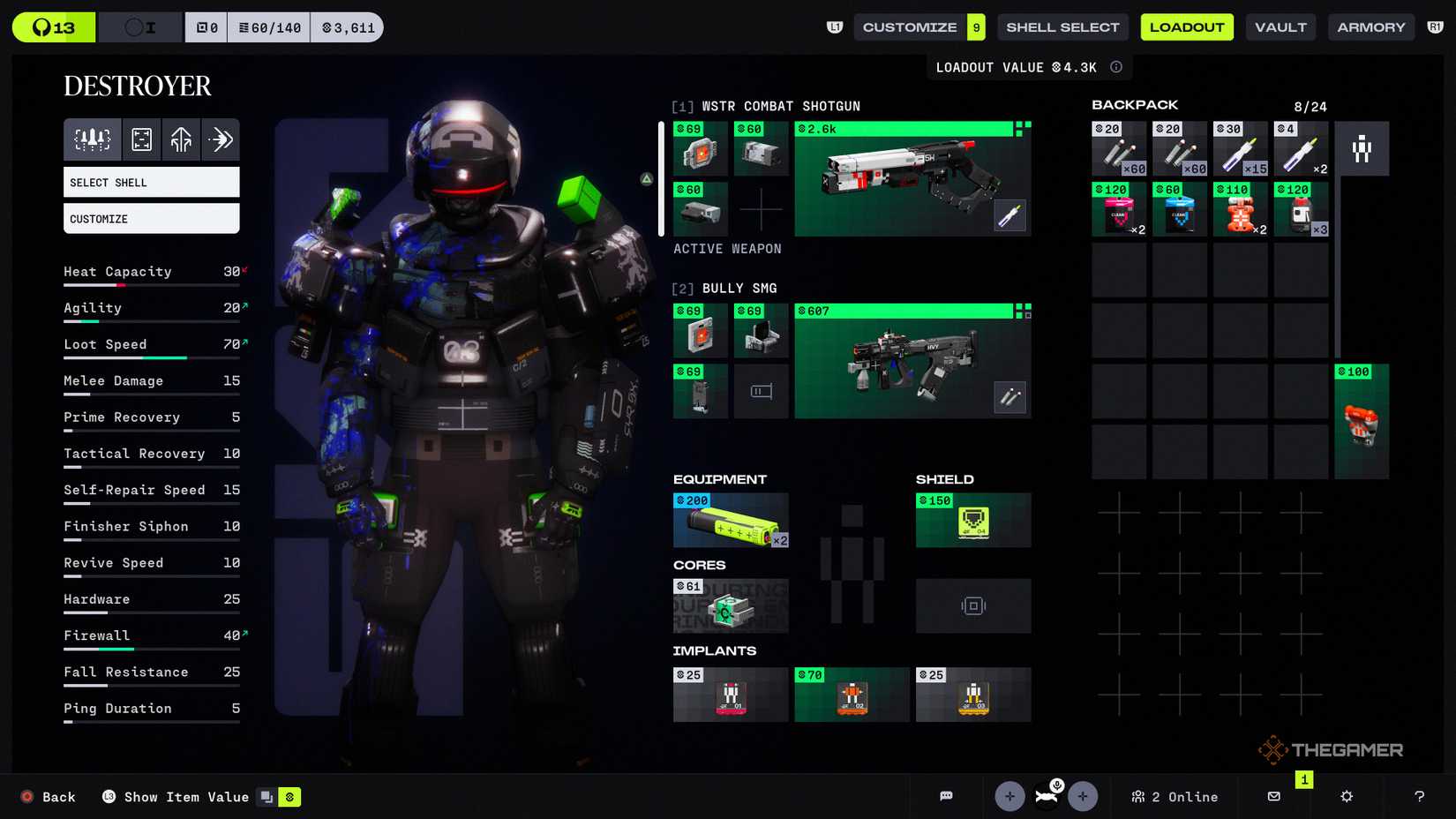Select the shell stats icon tab
This screenshot has height=819, width=1456.
pyautogui.click(x=92, y=139)
